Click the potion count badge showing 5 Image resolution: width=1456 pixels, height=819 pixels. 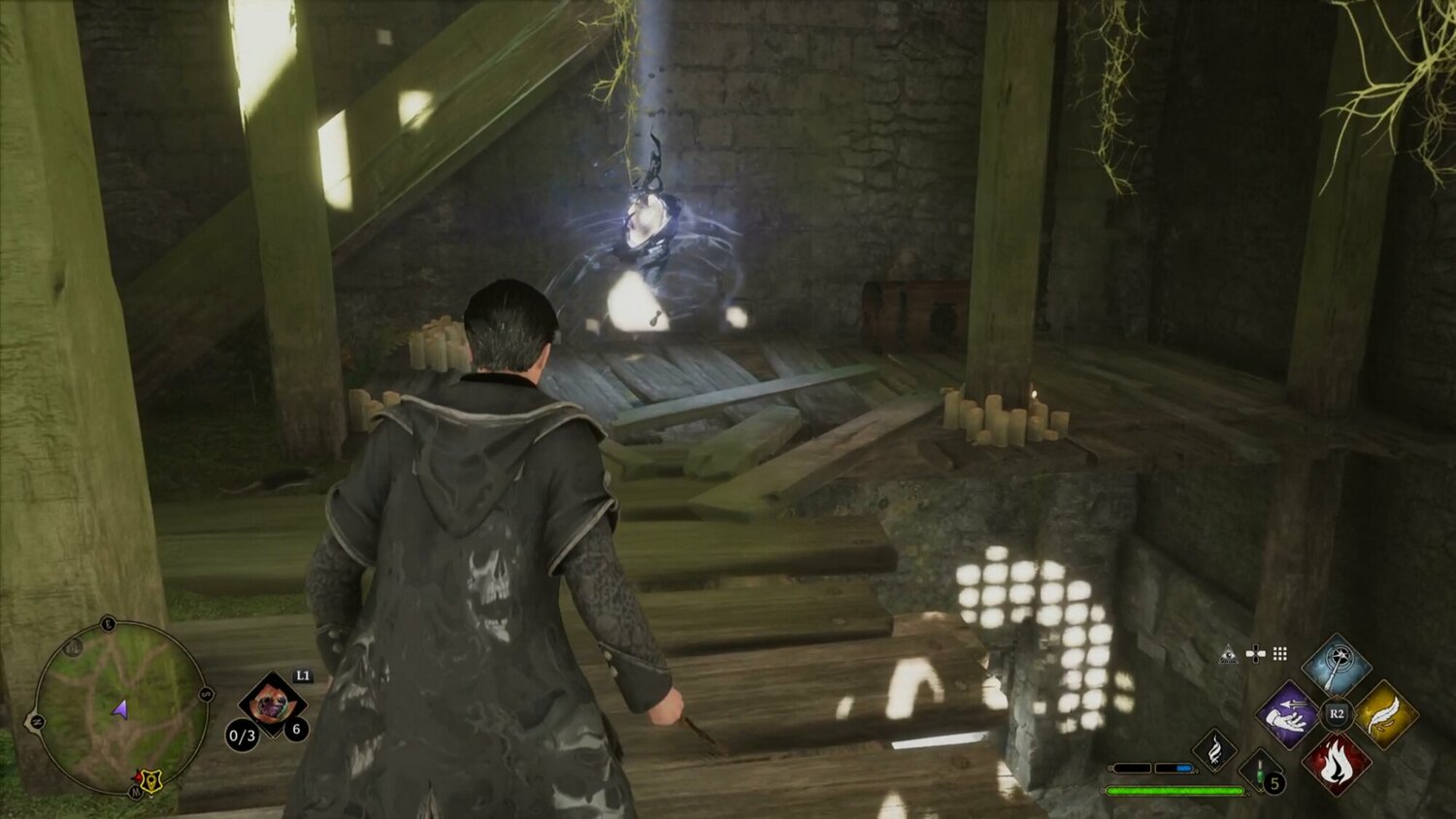pyautogui.click(x=1274, y=780)
